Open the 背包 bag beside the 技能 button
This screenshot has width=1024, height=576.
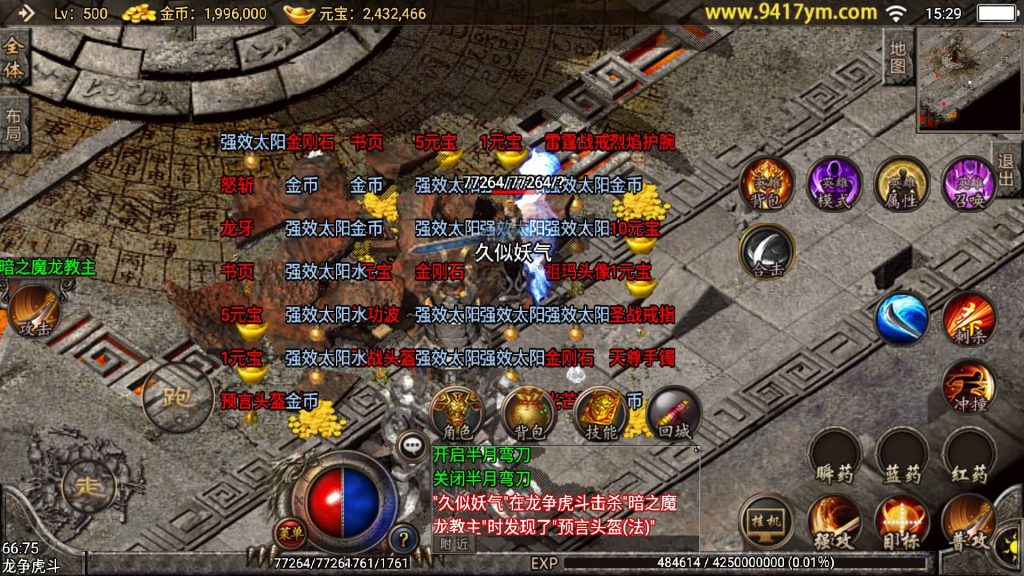[528, 412]
